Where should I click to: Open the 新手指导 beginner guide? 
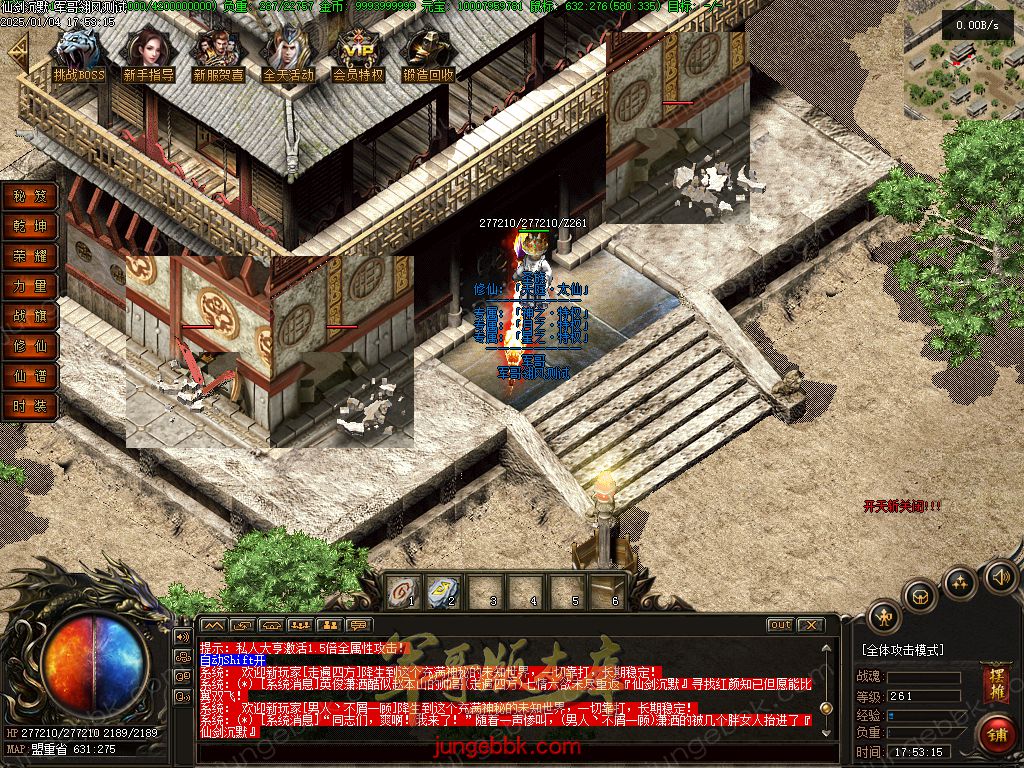pos(148,55)
